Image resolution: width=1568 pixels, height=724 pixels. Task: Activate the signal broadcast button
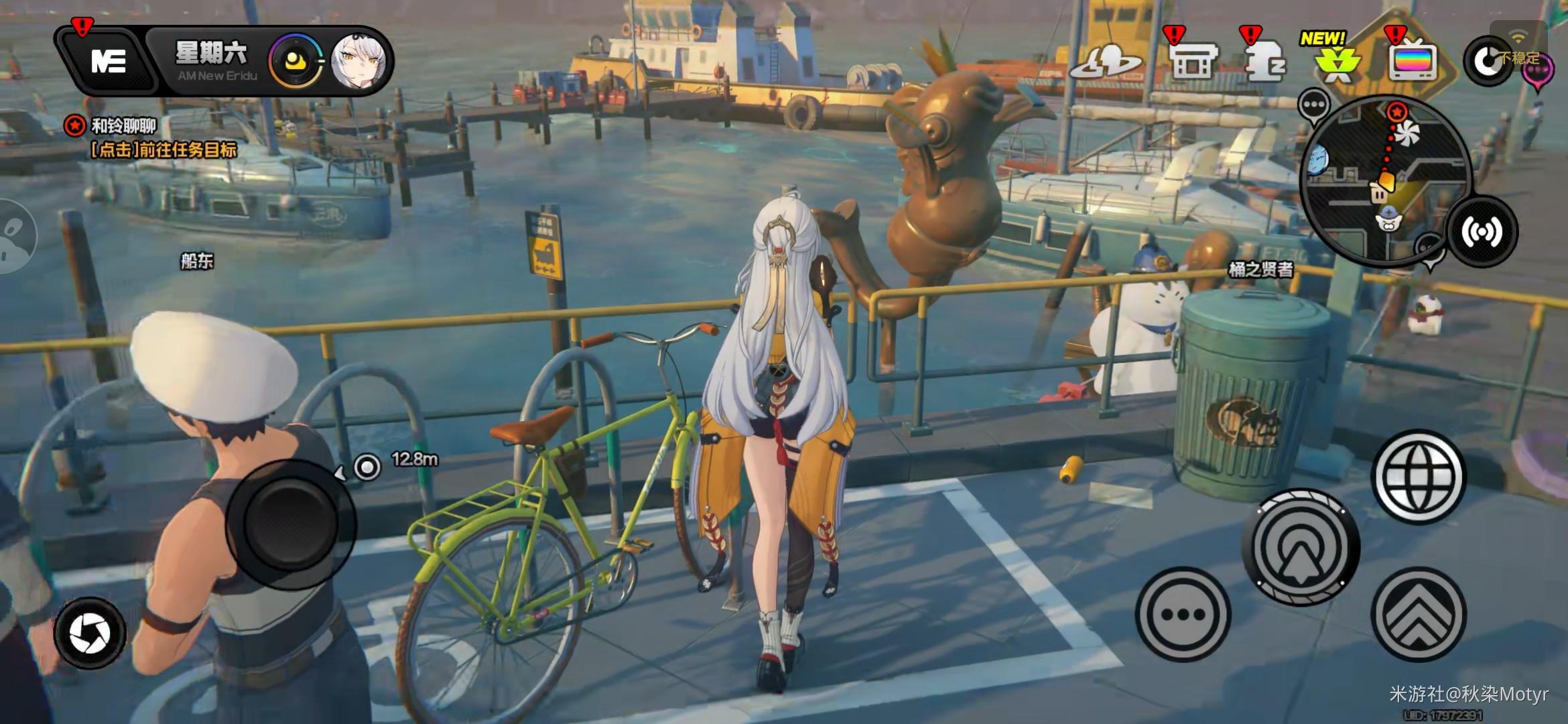point(1482,233)
